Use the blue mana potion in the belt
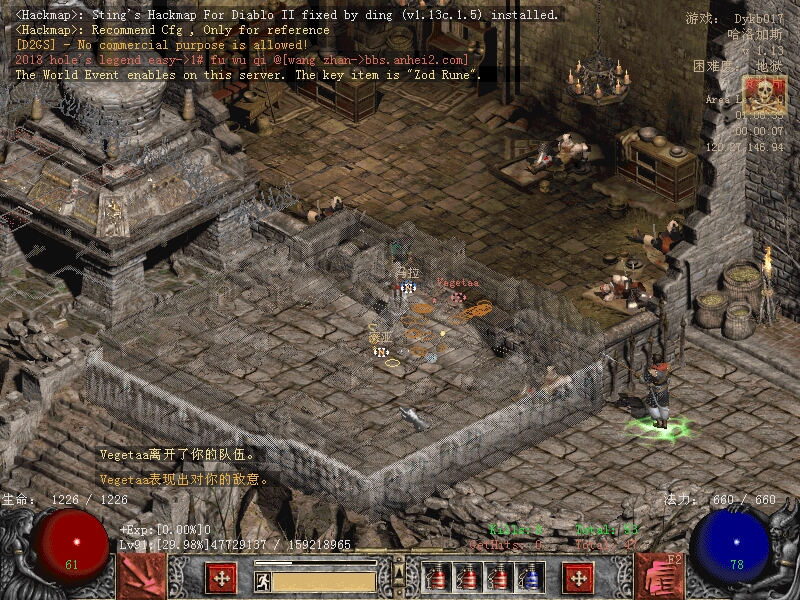This screenshot has width=800, height=600. pyautogui.click(x=533, y=578)
